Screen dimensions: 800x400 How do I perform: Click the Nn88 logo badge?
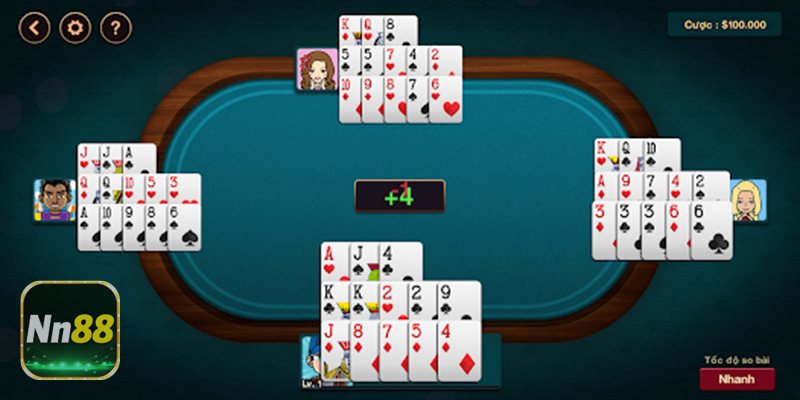point(70,331)
